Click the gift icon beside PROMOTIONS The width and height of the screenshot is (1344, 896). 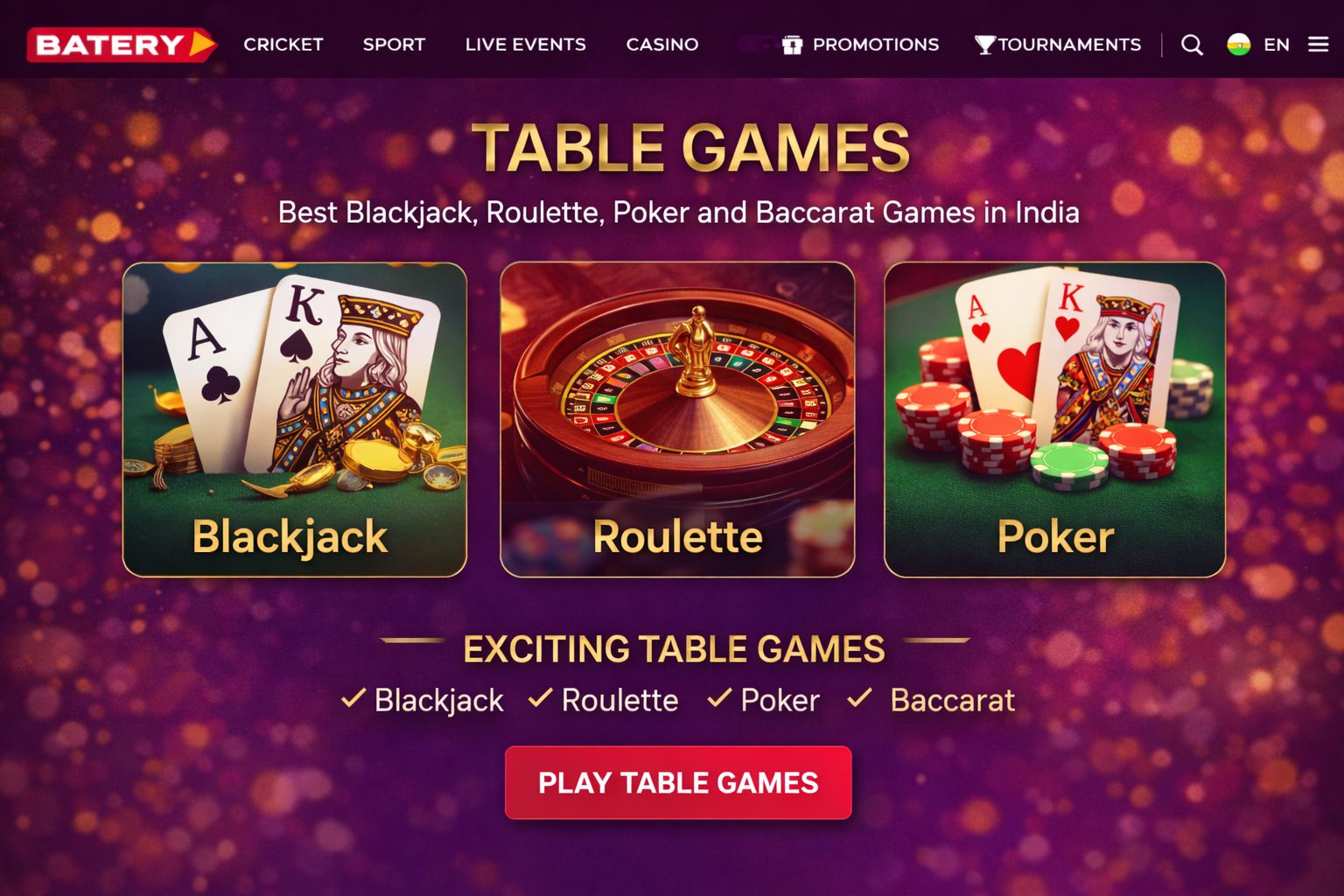tap(793, 45)
